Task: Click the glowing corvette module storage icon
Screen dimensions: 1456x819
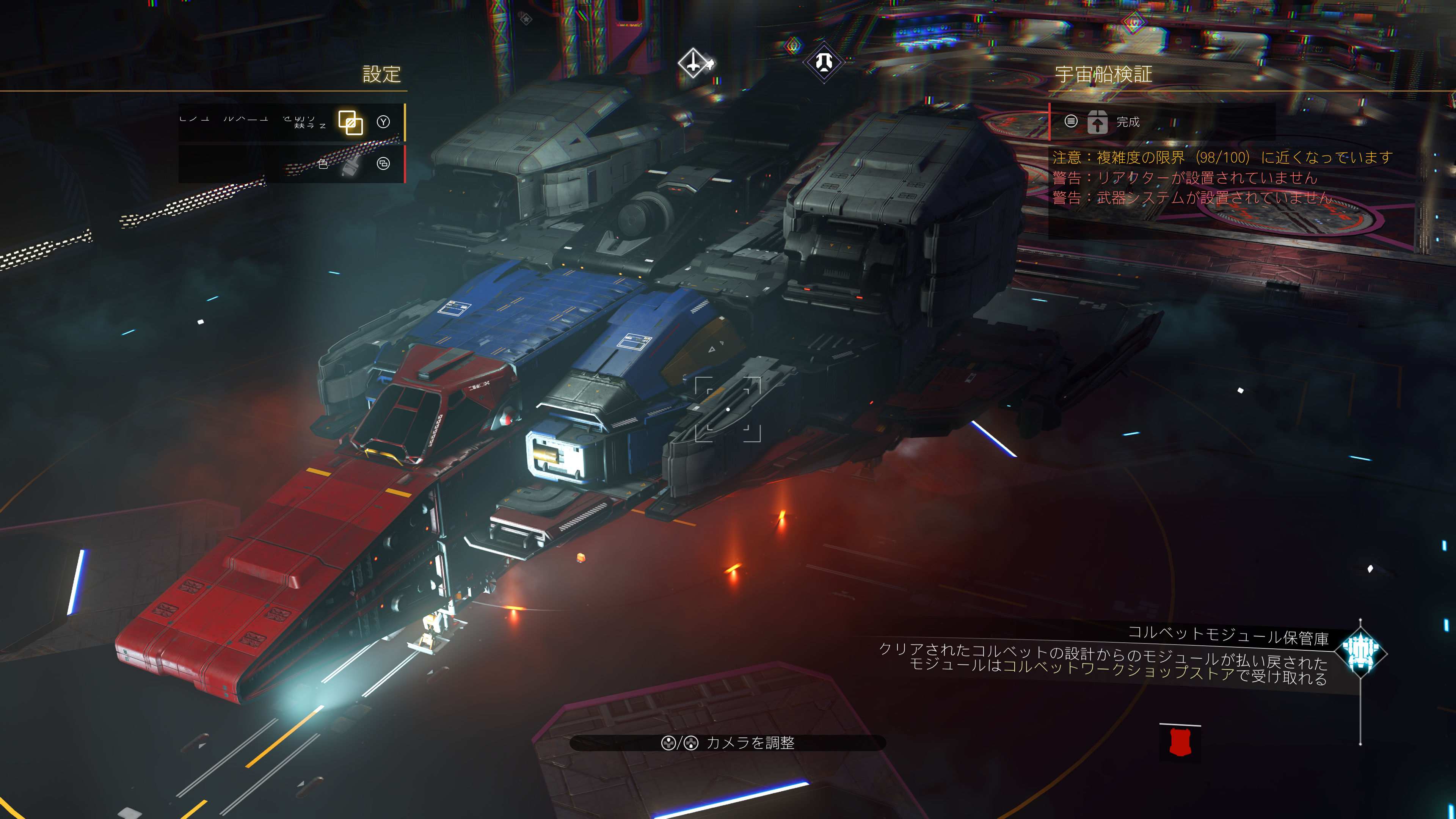Action: (1360, 653)
